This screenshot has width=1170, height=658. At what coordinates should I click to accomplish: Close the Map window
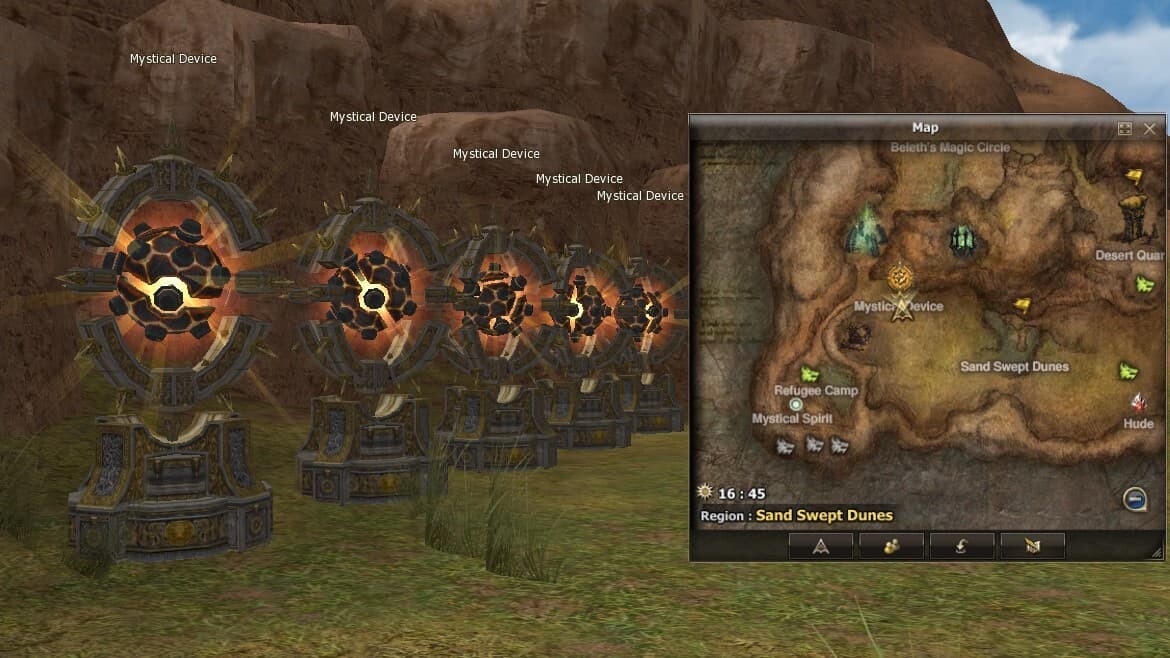pyautogui.click(x=1149, y=129)
